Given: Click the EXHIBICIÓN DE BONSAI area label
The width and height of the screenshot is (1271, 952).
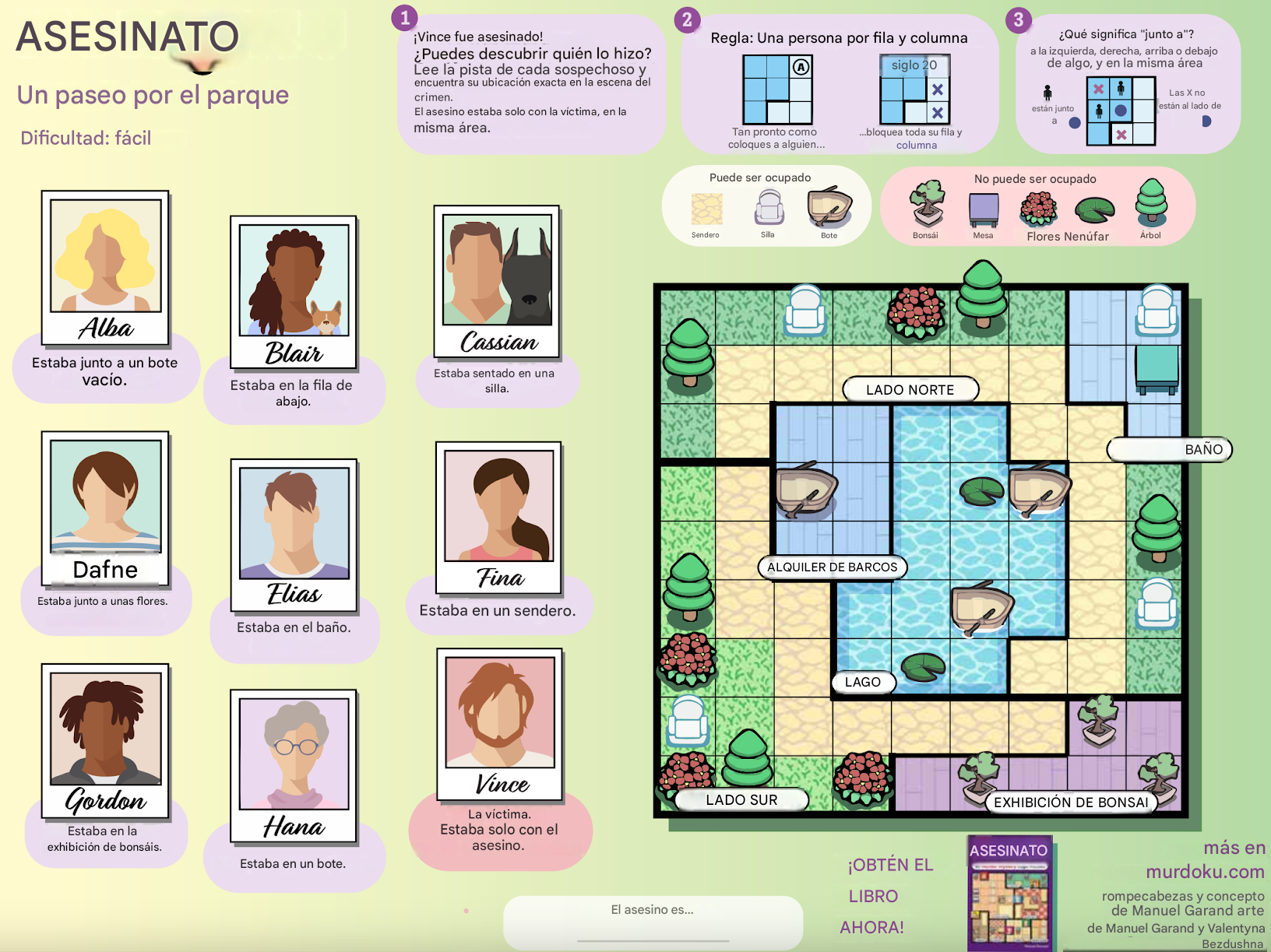Looking at the screenshot, I should point(1070,802).
